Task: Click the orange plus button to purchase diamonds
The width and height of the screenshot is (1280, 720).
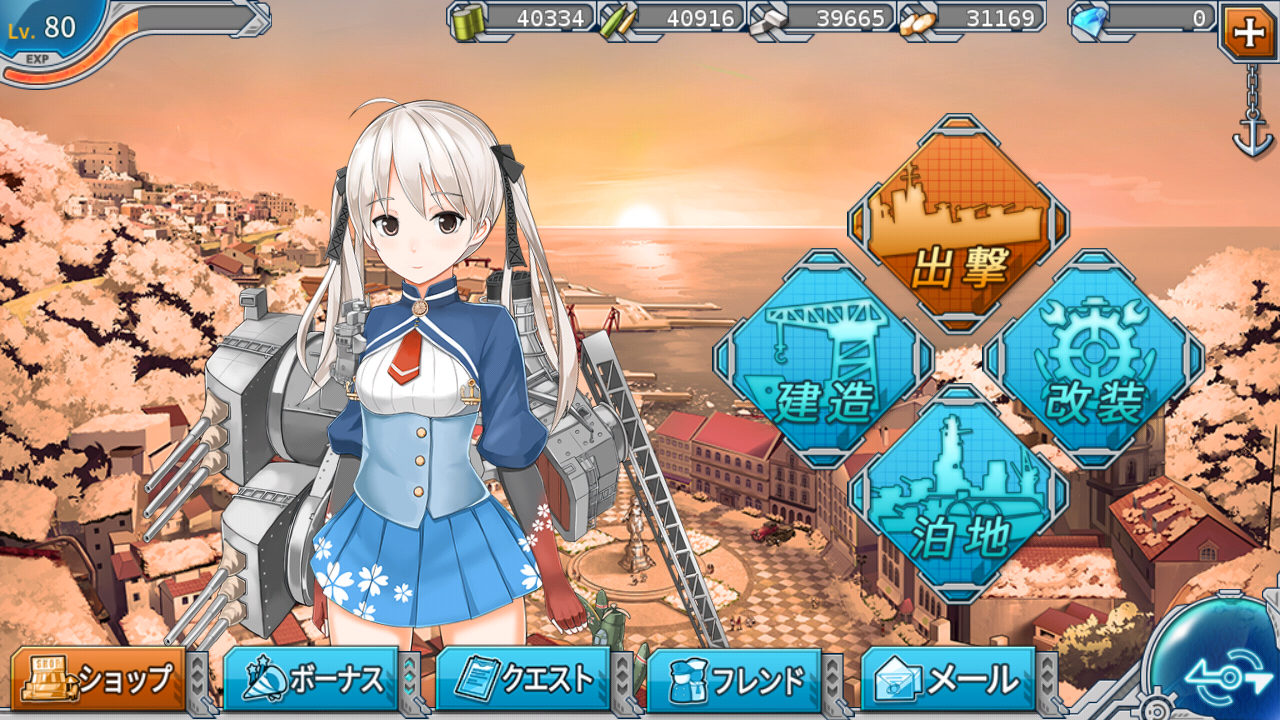Action: (1251, 31)
